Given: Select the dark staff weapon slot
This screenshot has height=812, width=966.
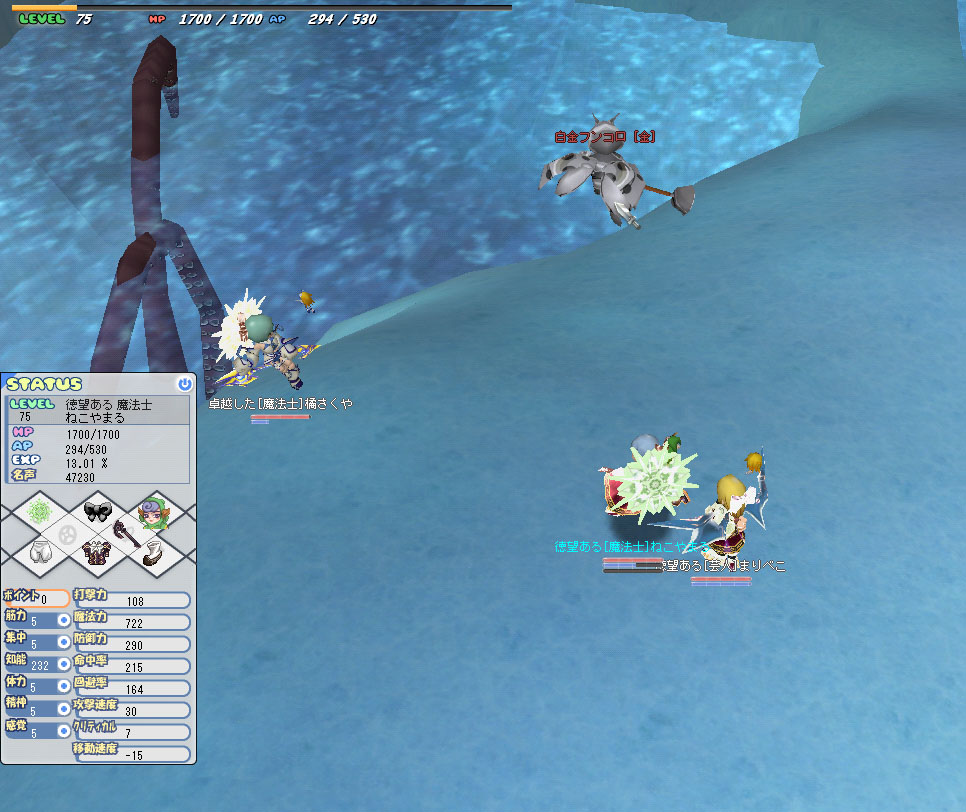Looking at the screenshot, I should coord(126,533).
